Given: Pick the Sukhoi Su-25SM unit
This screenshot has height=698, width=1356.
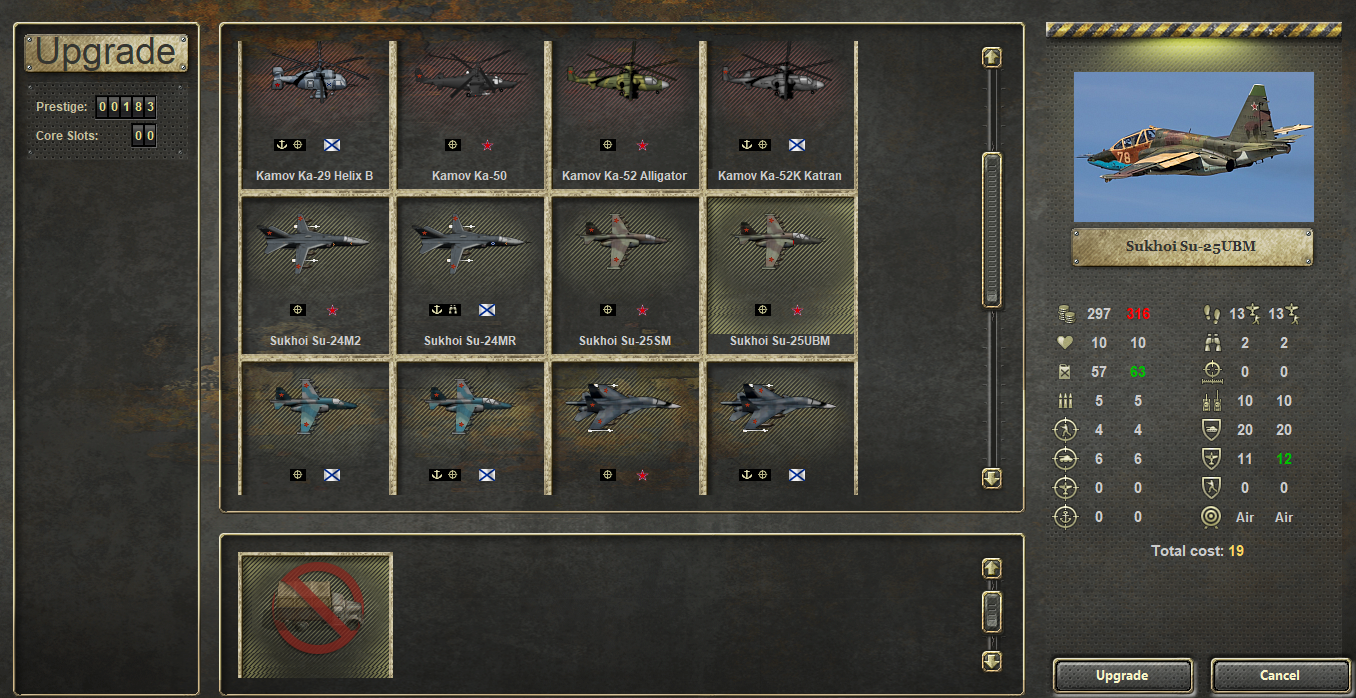Looking at the screenshot, I should point(625,274).
